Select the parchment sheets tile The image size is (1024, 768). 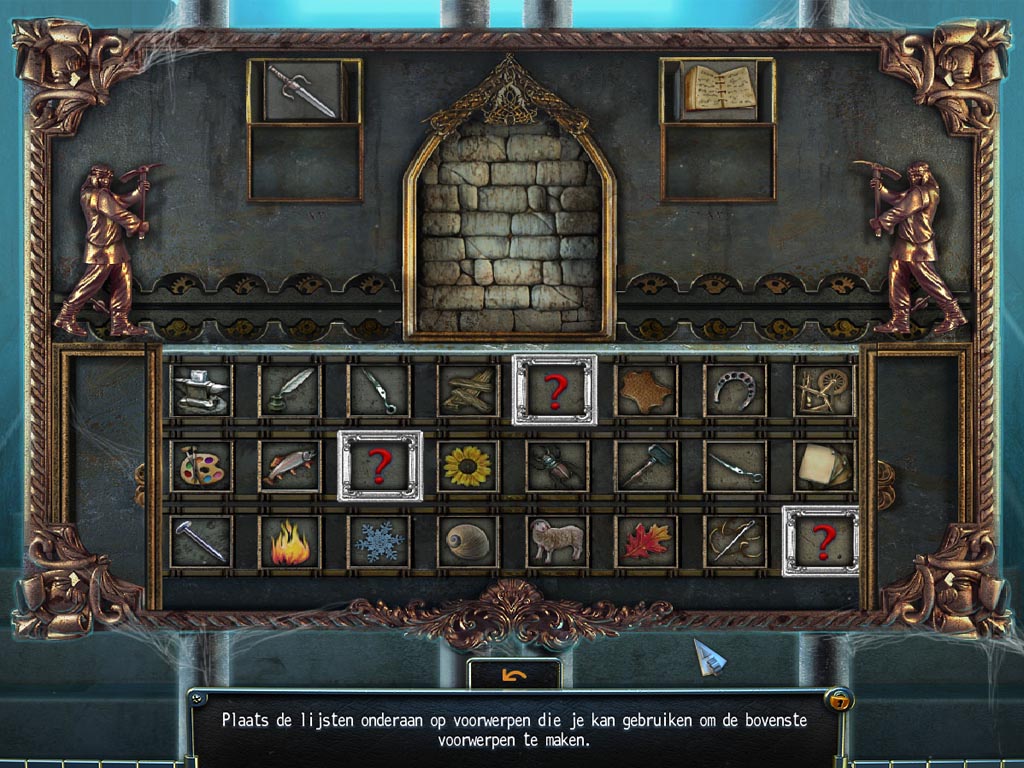click(x=824, y=466)
